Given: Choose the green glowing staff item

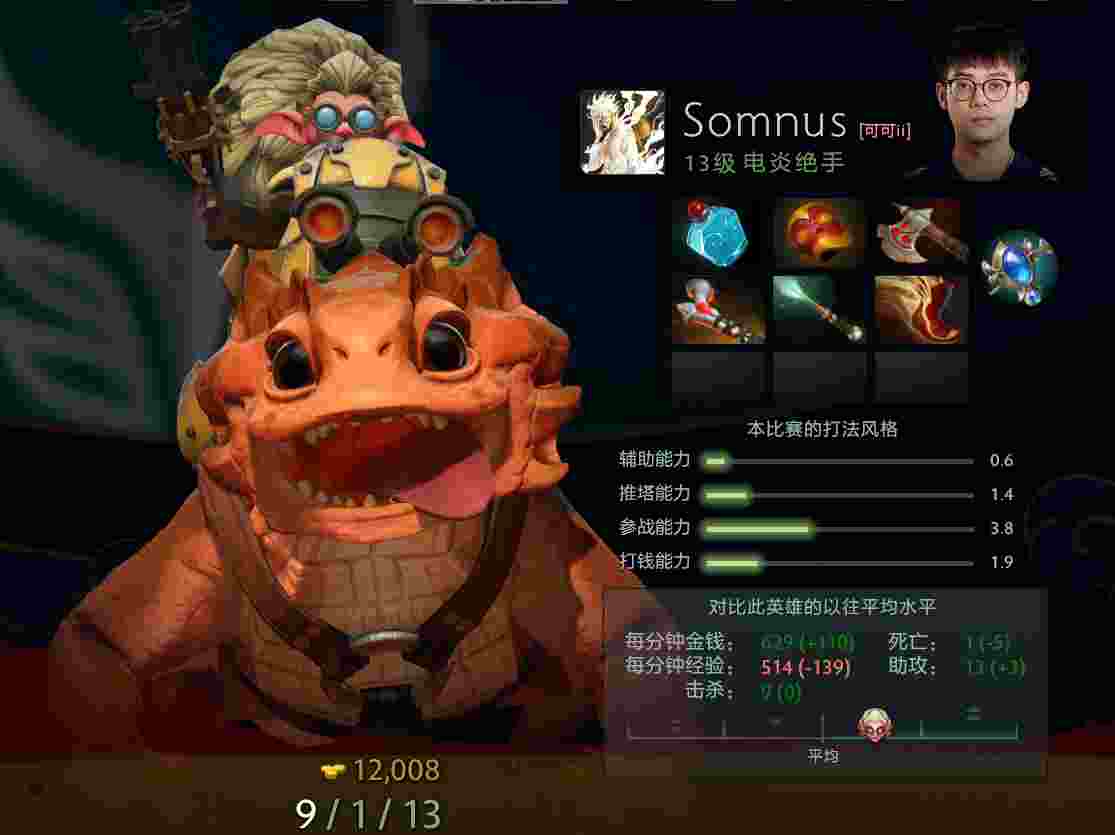Looking at the screenshot, I should pos(820,310).
